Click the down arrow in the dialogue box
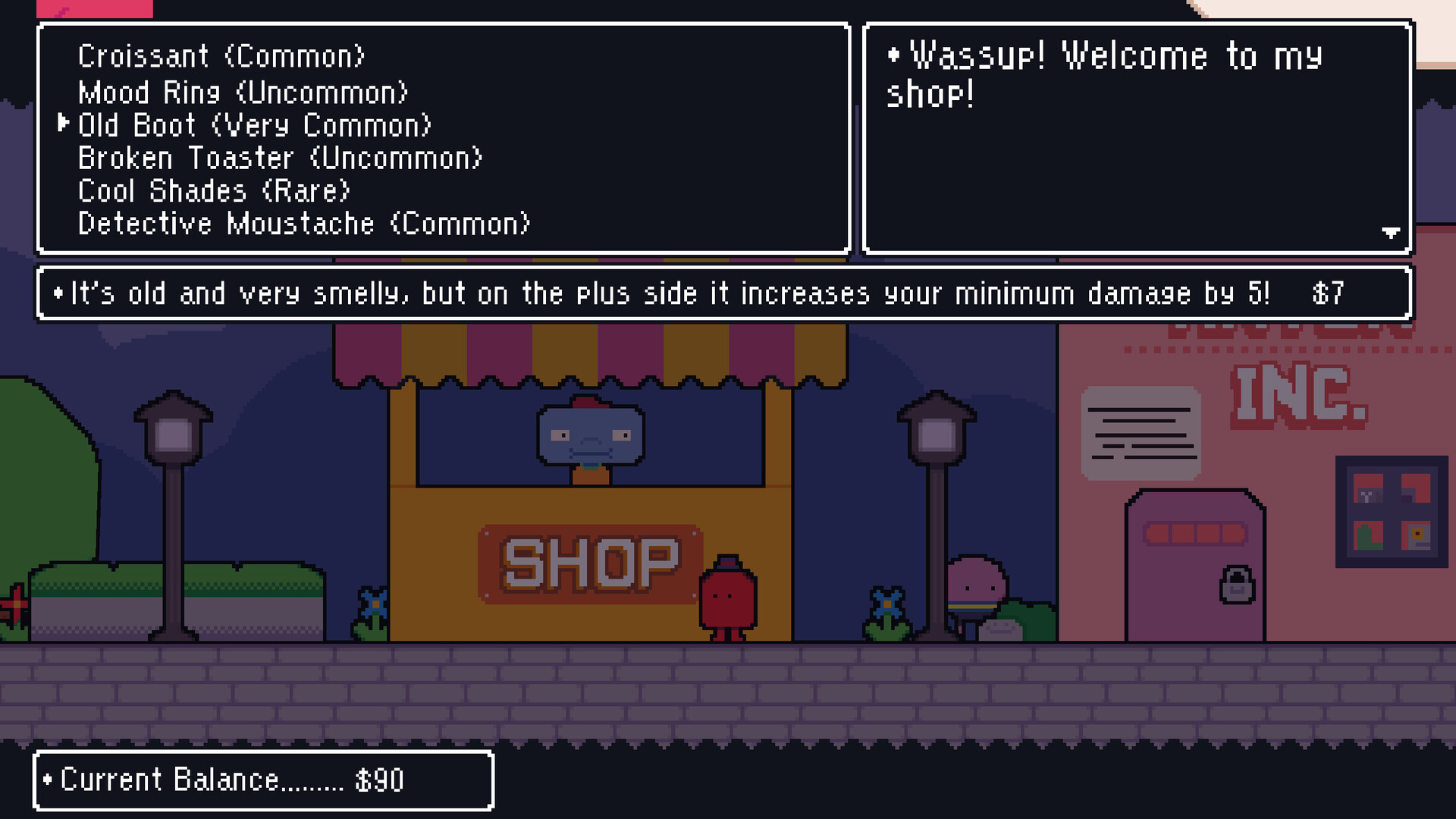The height and width of the screenshot is (819, 1456). click(x=1389, y=234)
